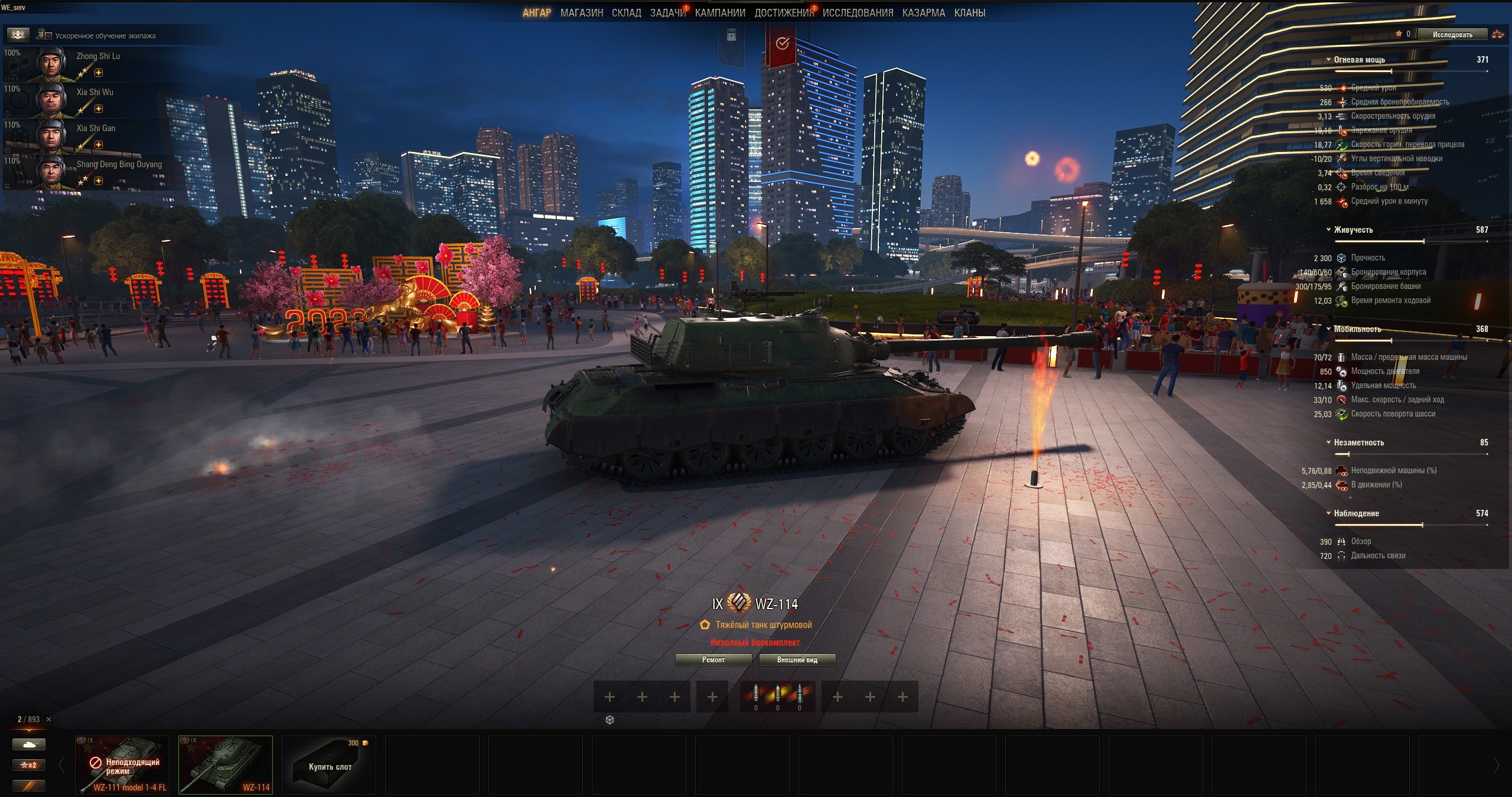Click the Исследовать research button

[x=1452, y=35]
